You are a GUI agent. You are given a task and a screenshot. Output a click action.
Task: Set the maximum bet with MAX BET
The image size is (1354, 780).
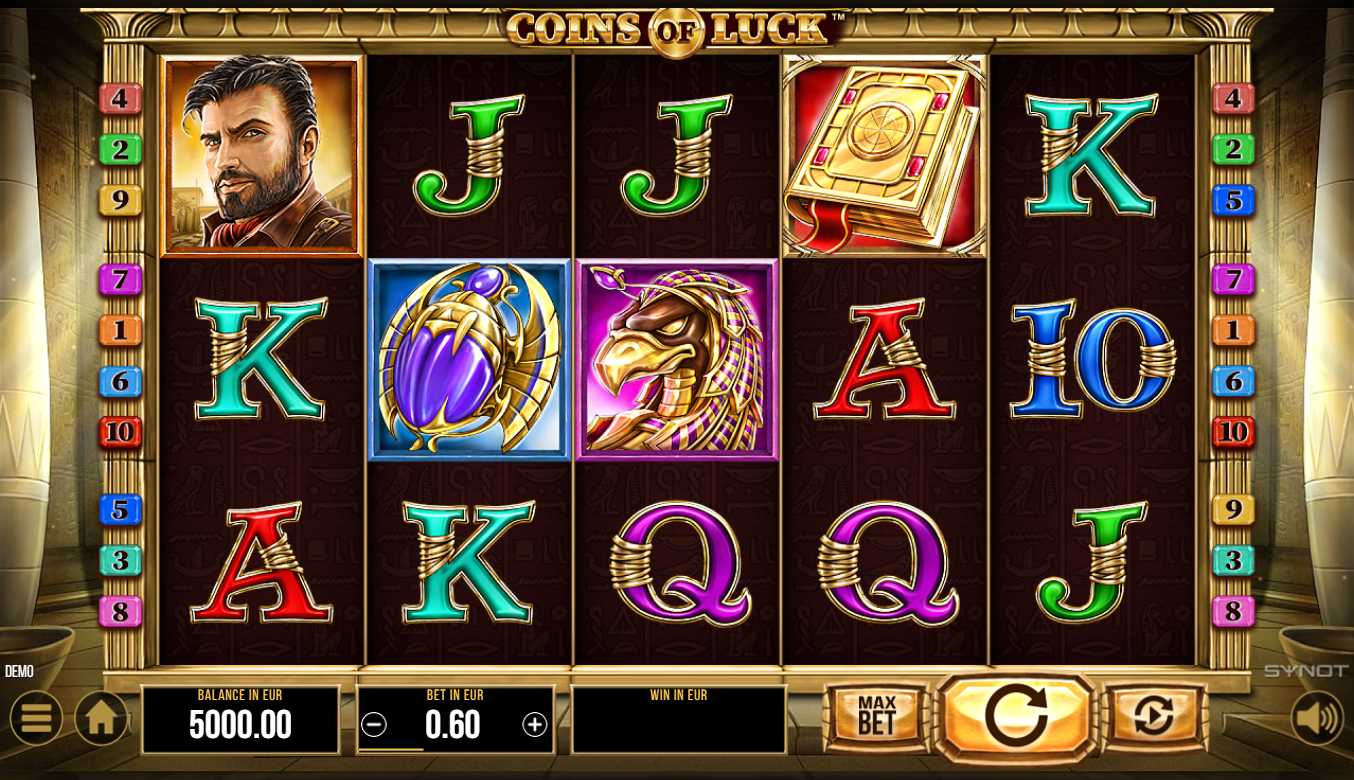[x=876, y=717]
